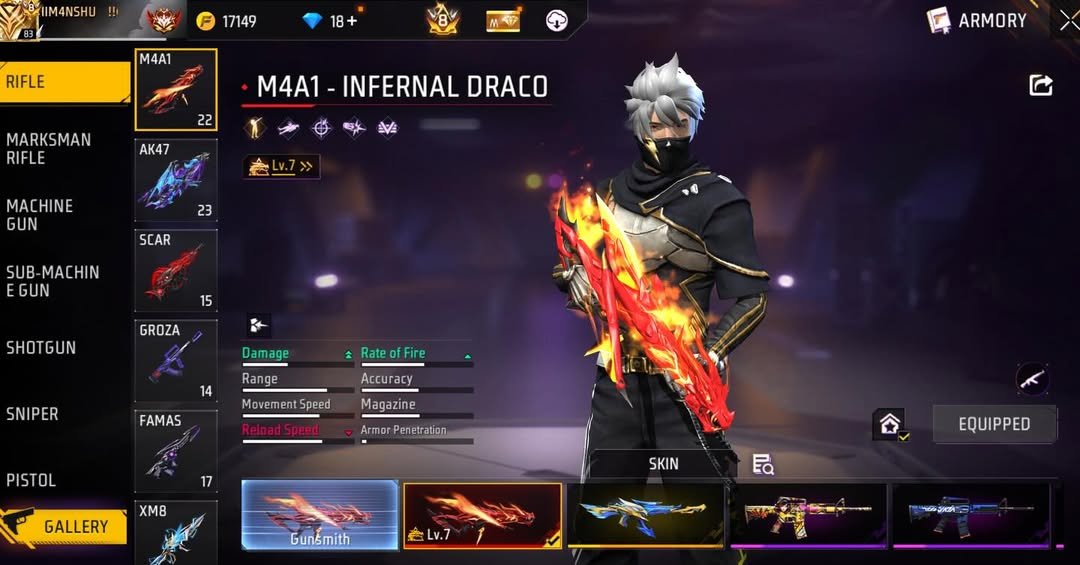This screenshot has height=565, width=1080.
Task: Pick the FAMAS weapon tile
Action: point(176,451)
